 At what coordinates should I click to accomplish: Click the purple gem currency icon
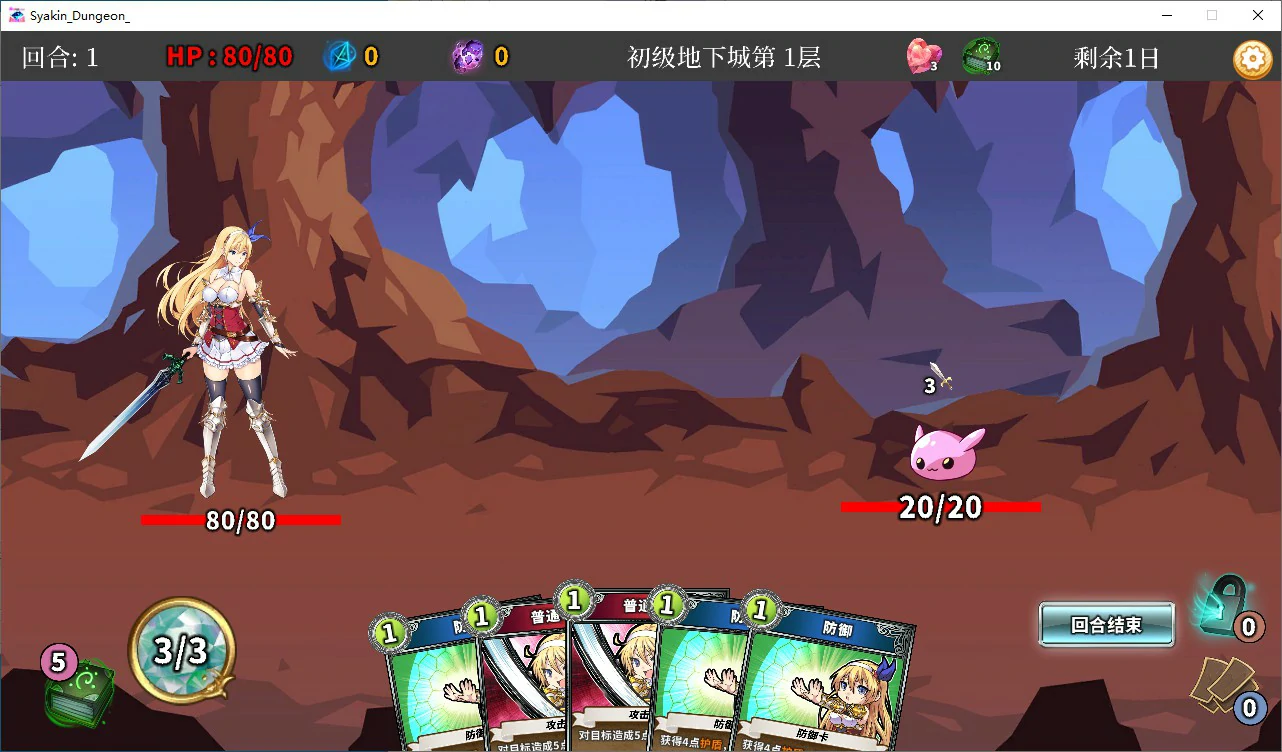click(468, 57)
